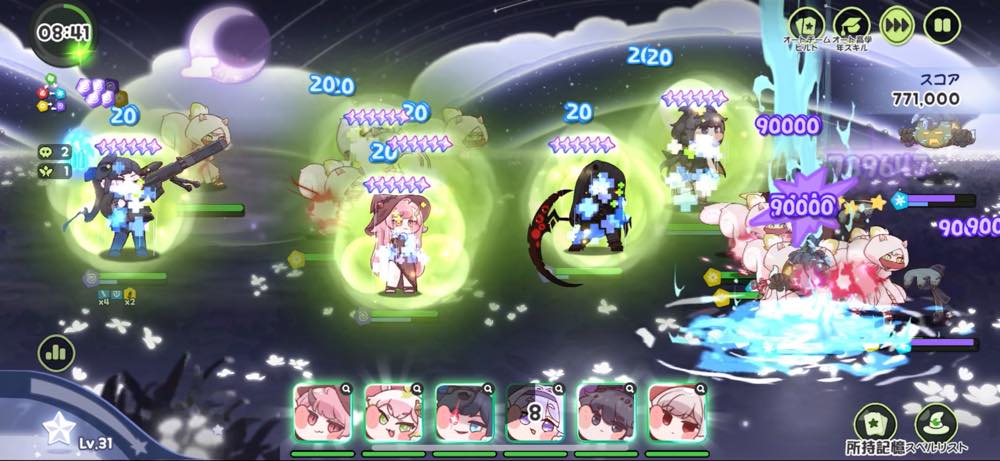Toggle the fast-forward speed button
The image size is (1000, 461).
(897, 24)
